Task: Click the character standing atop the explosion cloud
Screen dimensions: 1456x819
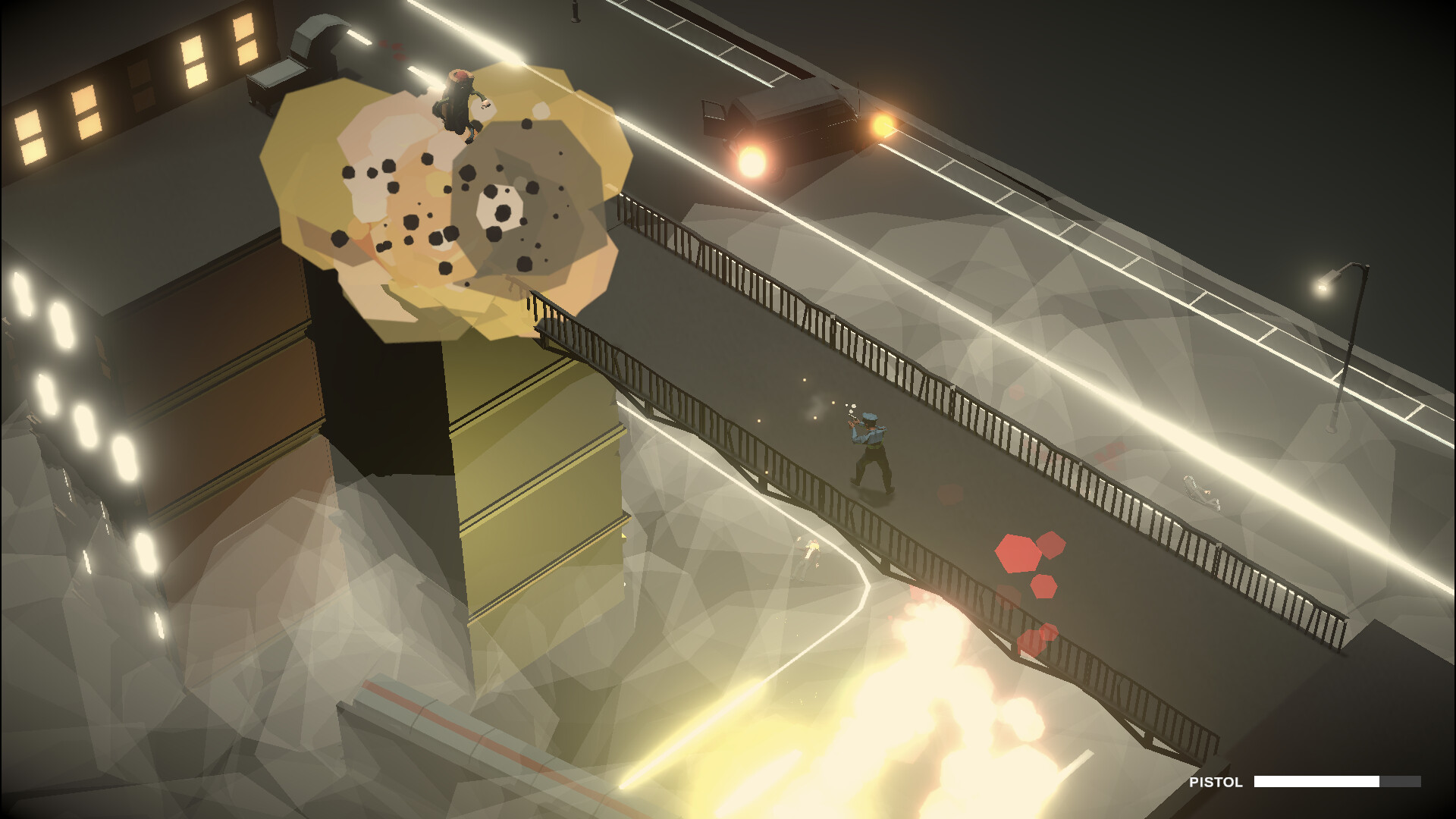Action: tap(459, 106)
